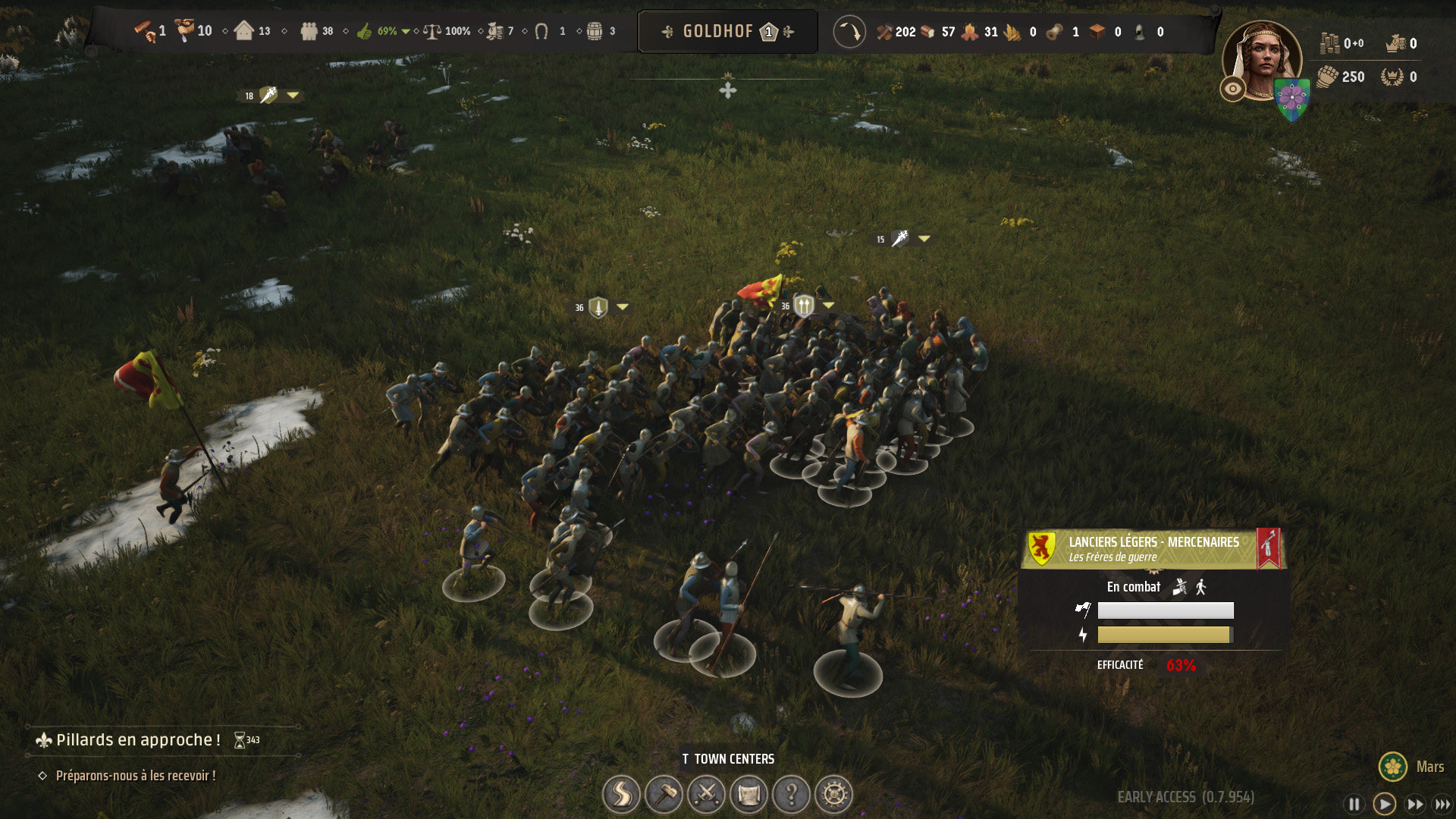The width and height of the screenshot is (1456, 819).
Task: Select the 36-soldier shield unit marker with sword
Action: (598, 307)
